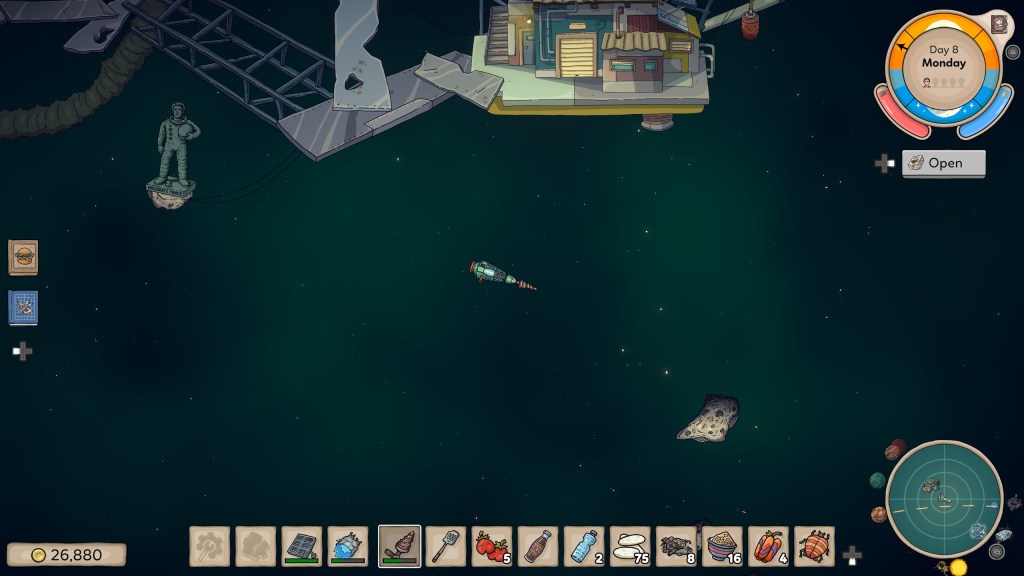Open the journal book icon by the clock
1024x576 pixels.
(x=998, y=24)
